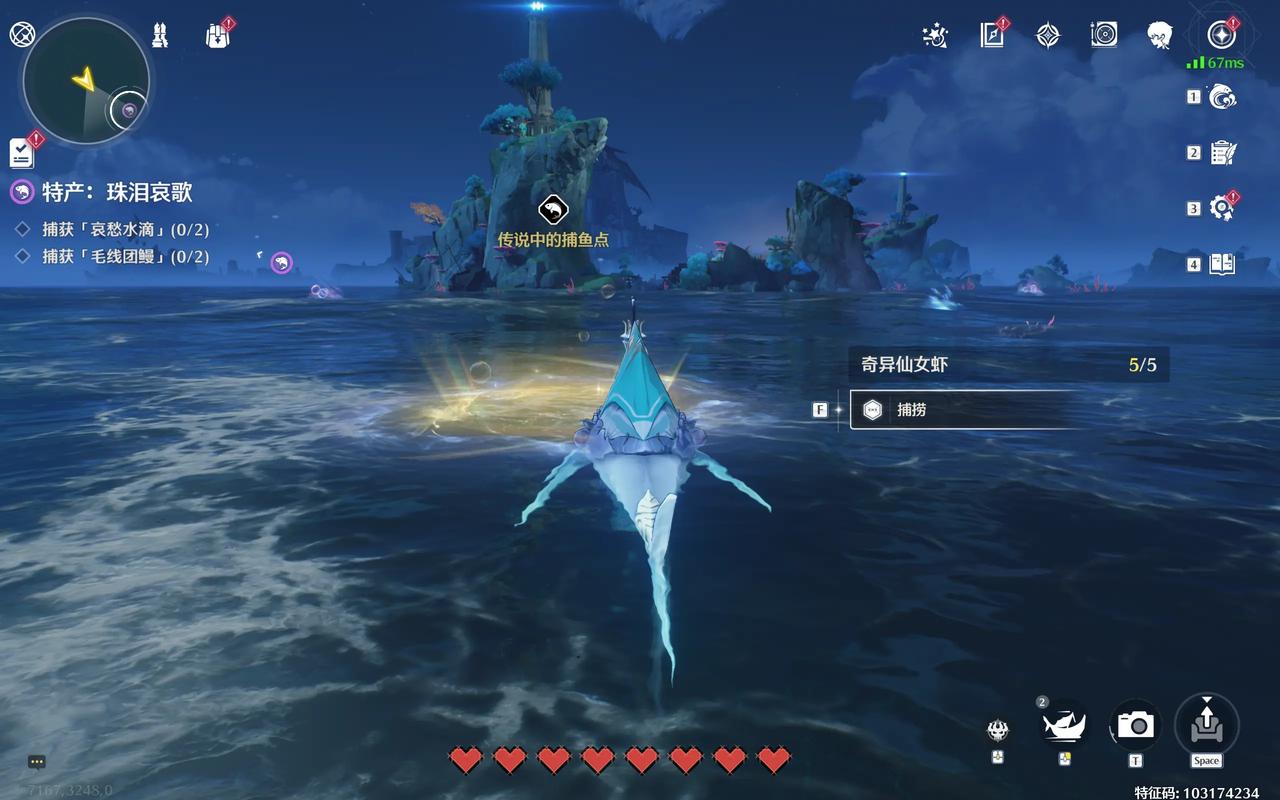Select the fish and wave shortcut icon
Screen dimensions: 1280x800
[1223, 97]
